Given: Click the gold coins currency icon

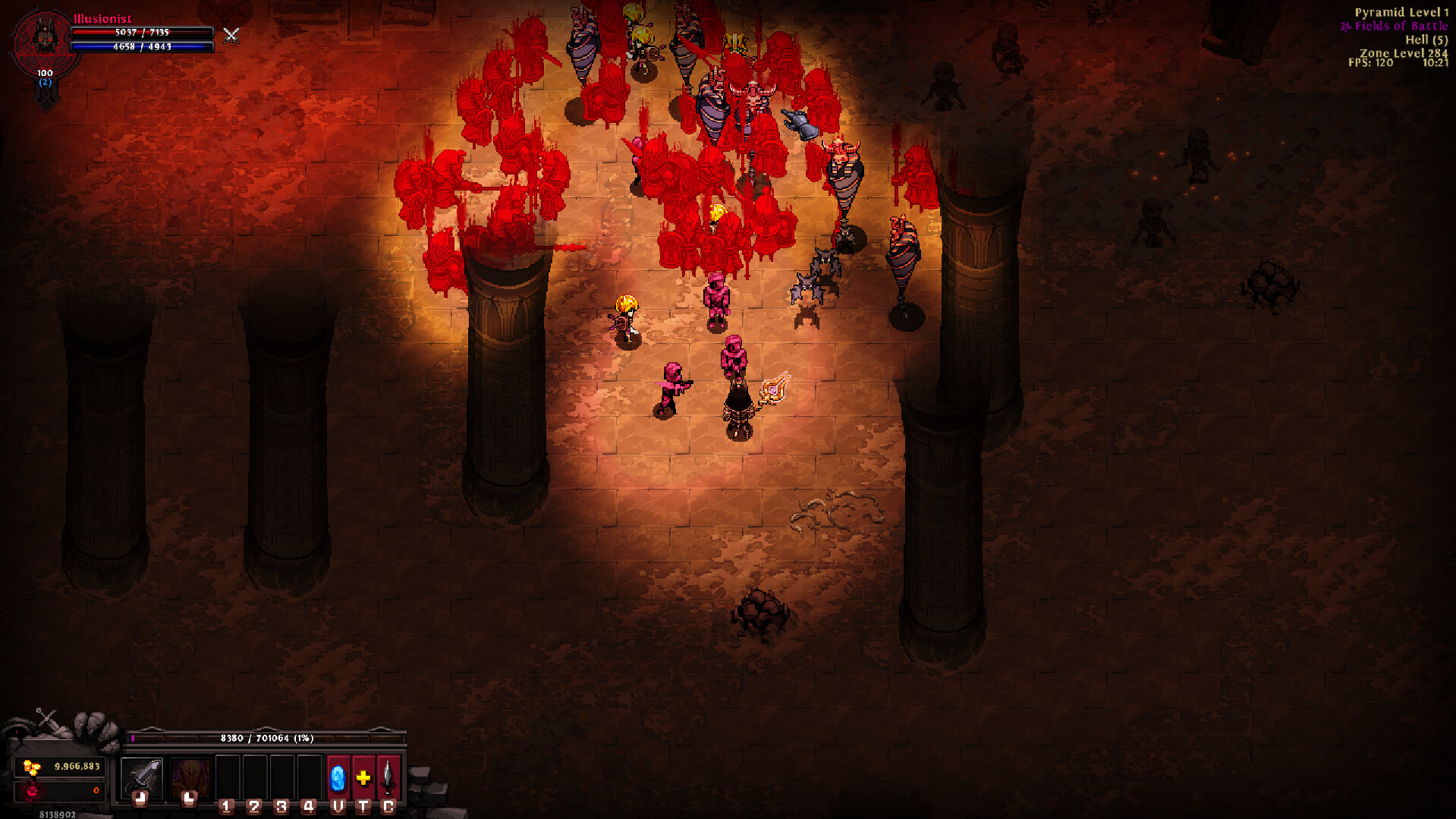Looking at the screenshot, I should point(30,768).
